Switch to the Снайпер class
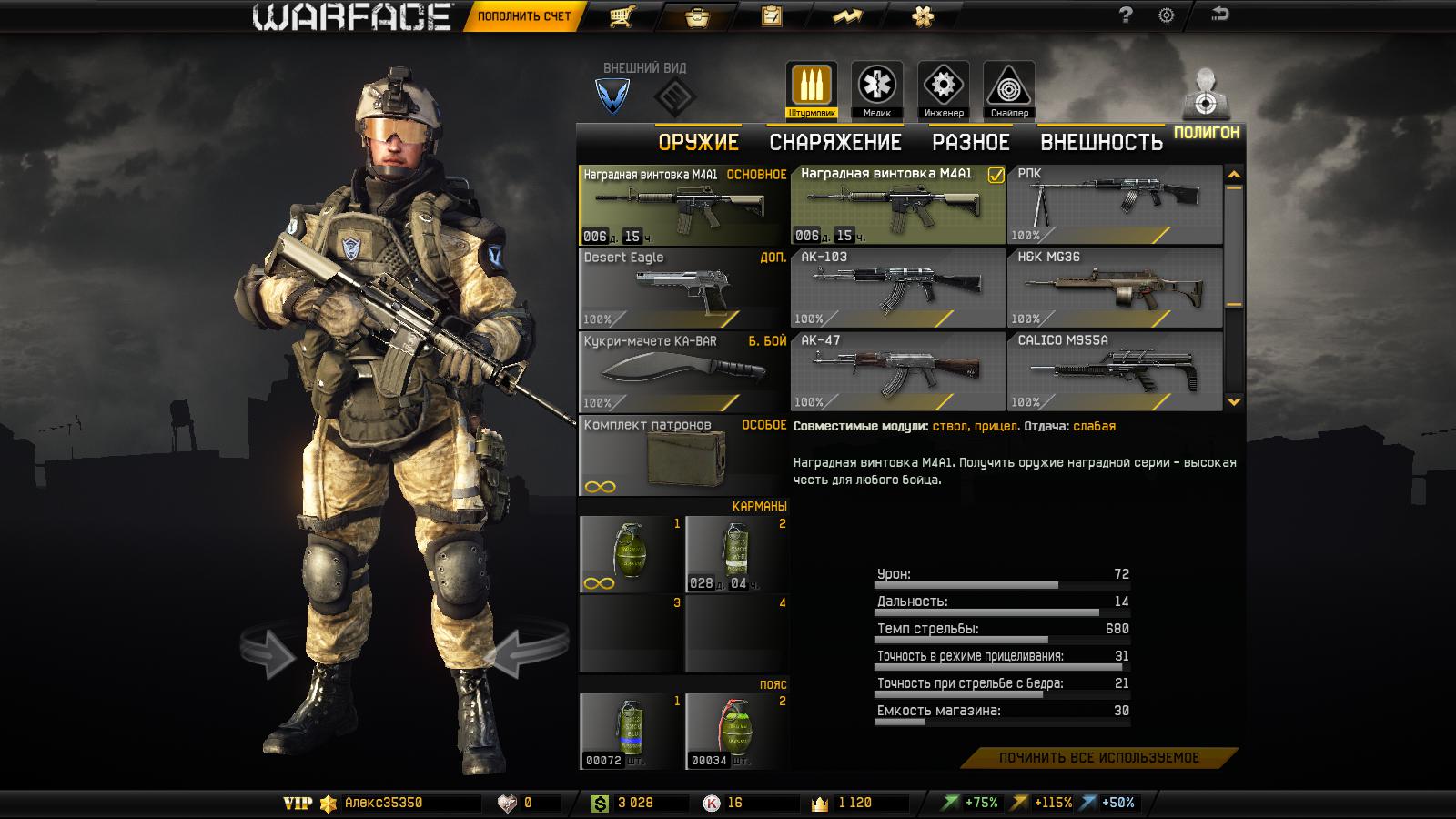 (x=1009, y=90)
